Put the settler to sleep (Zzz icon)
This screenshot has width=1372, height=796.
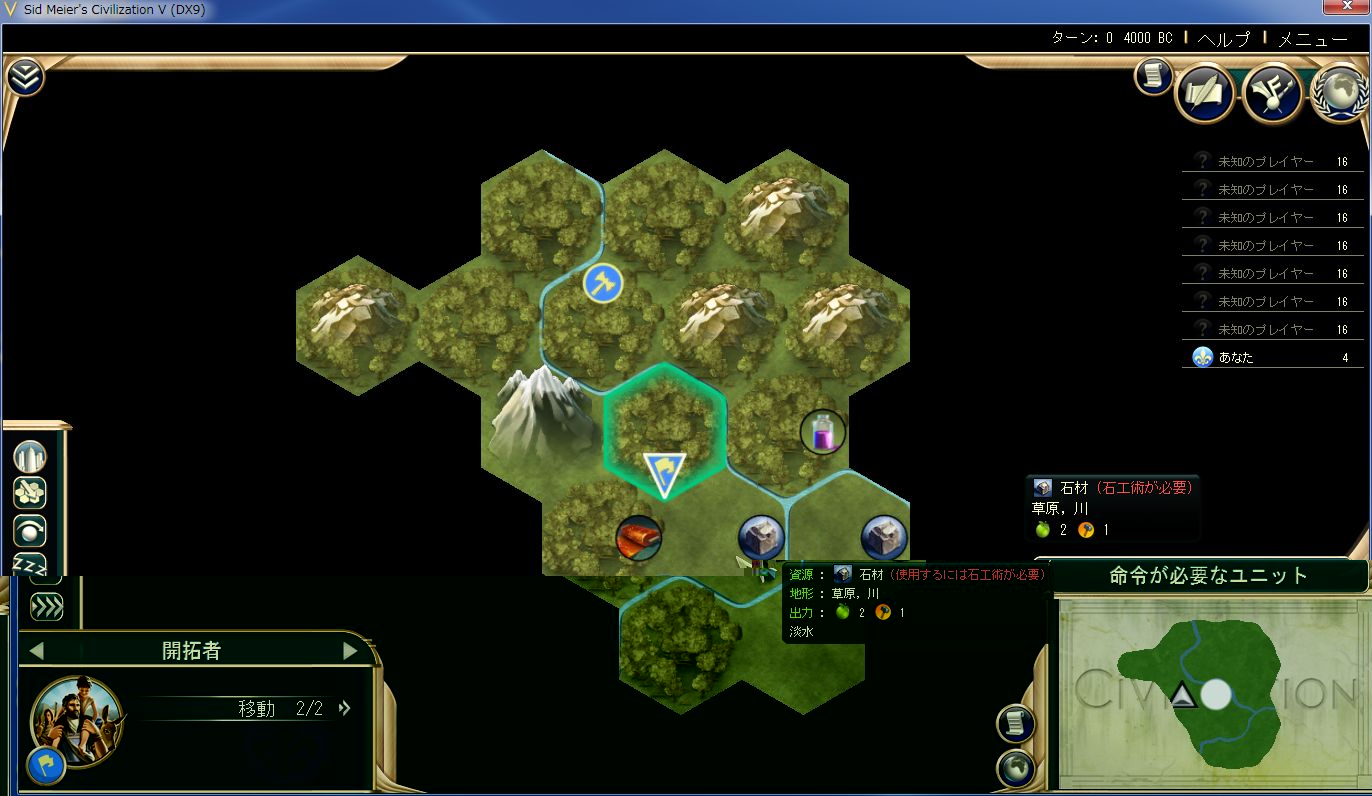(x=30, y=564)
